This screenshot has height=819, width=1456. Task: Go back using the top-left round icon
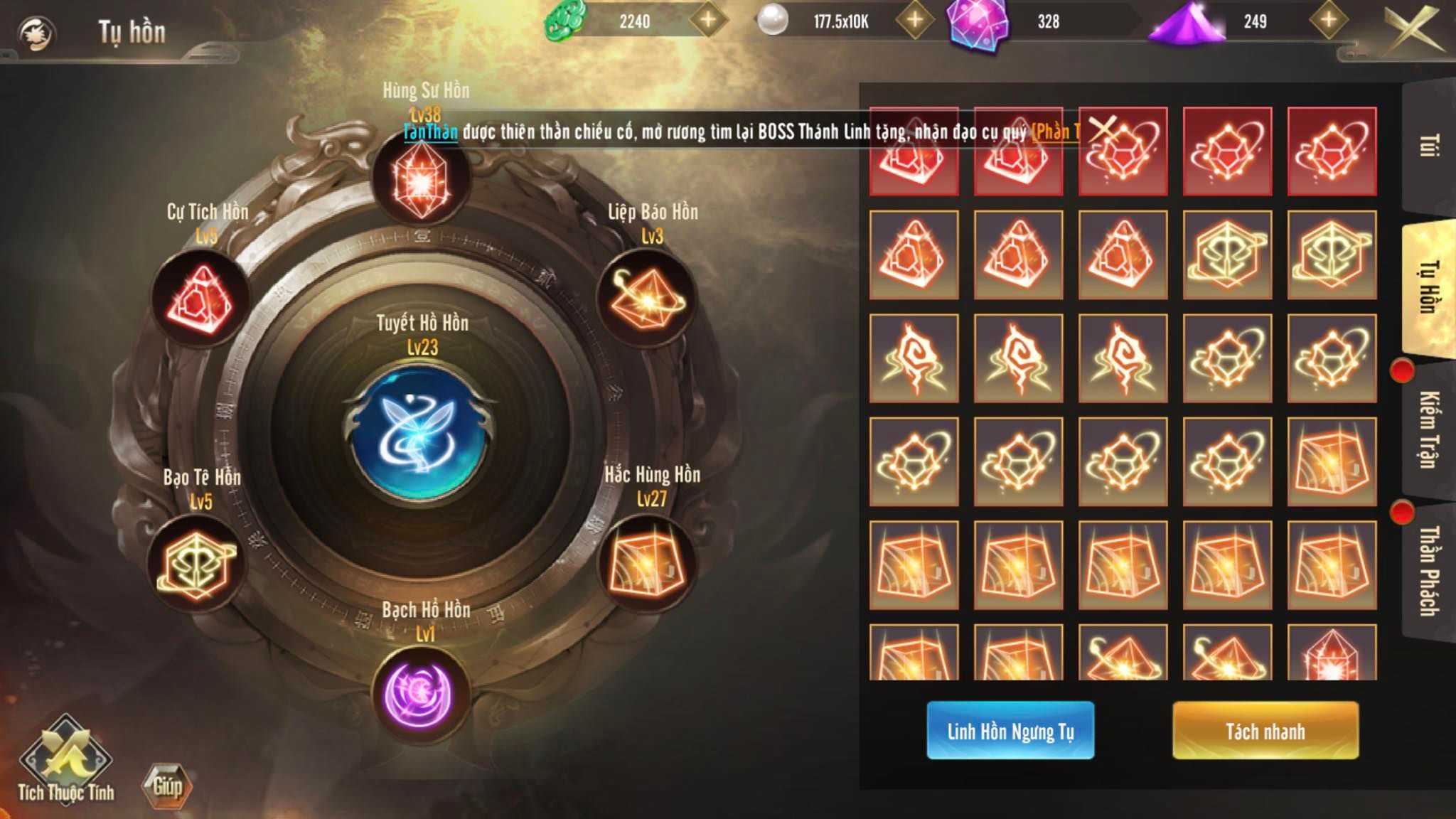coord(36,33)
